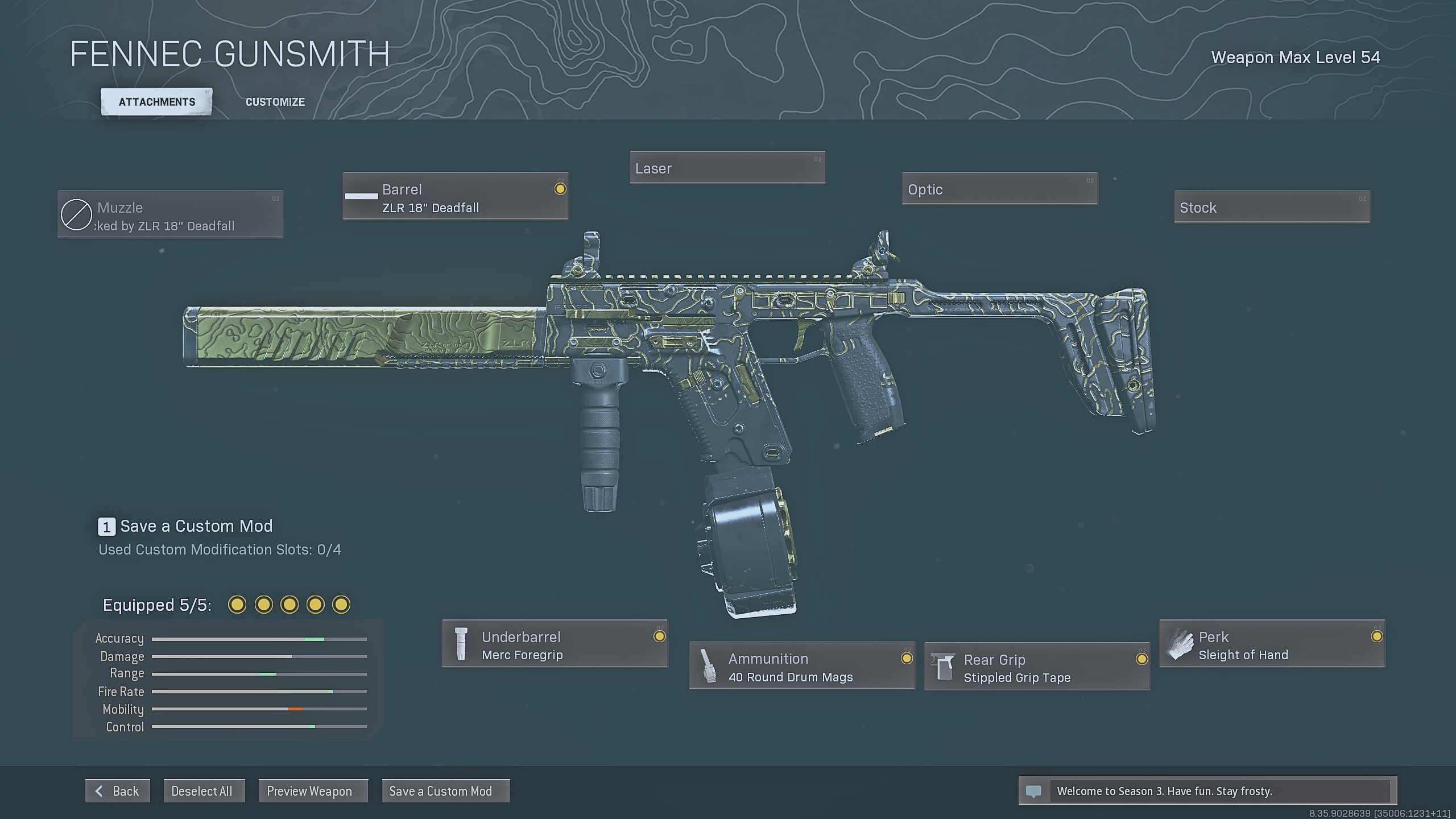
Task: Open Underbarrel Merc Foregrip slot
Action: [x=555, y=644]
